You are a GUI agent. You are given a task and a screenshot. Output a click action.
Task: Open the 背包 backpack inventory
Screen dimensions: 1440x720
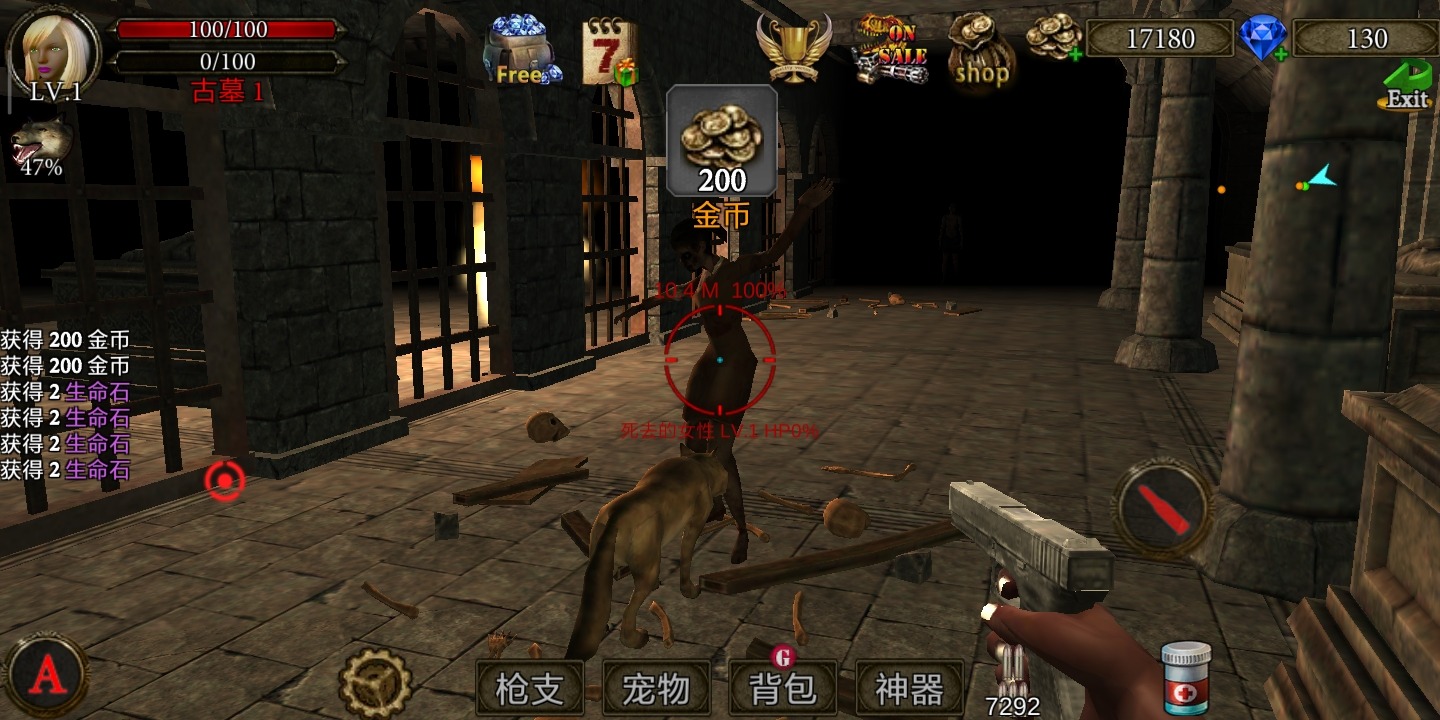784,686
